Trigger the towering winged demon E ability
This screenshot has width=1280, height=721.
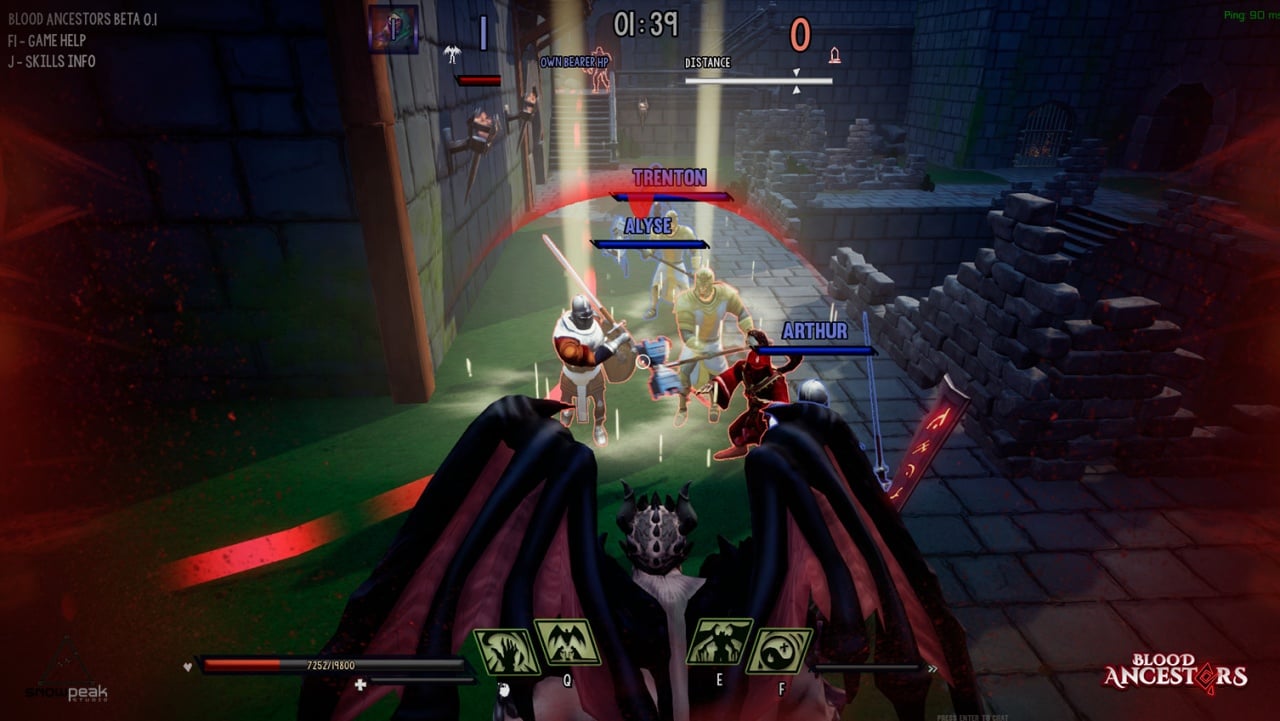click(719, 643)
